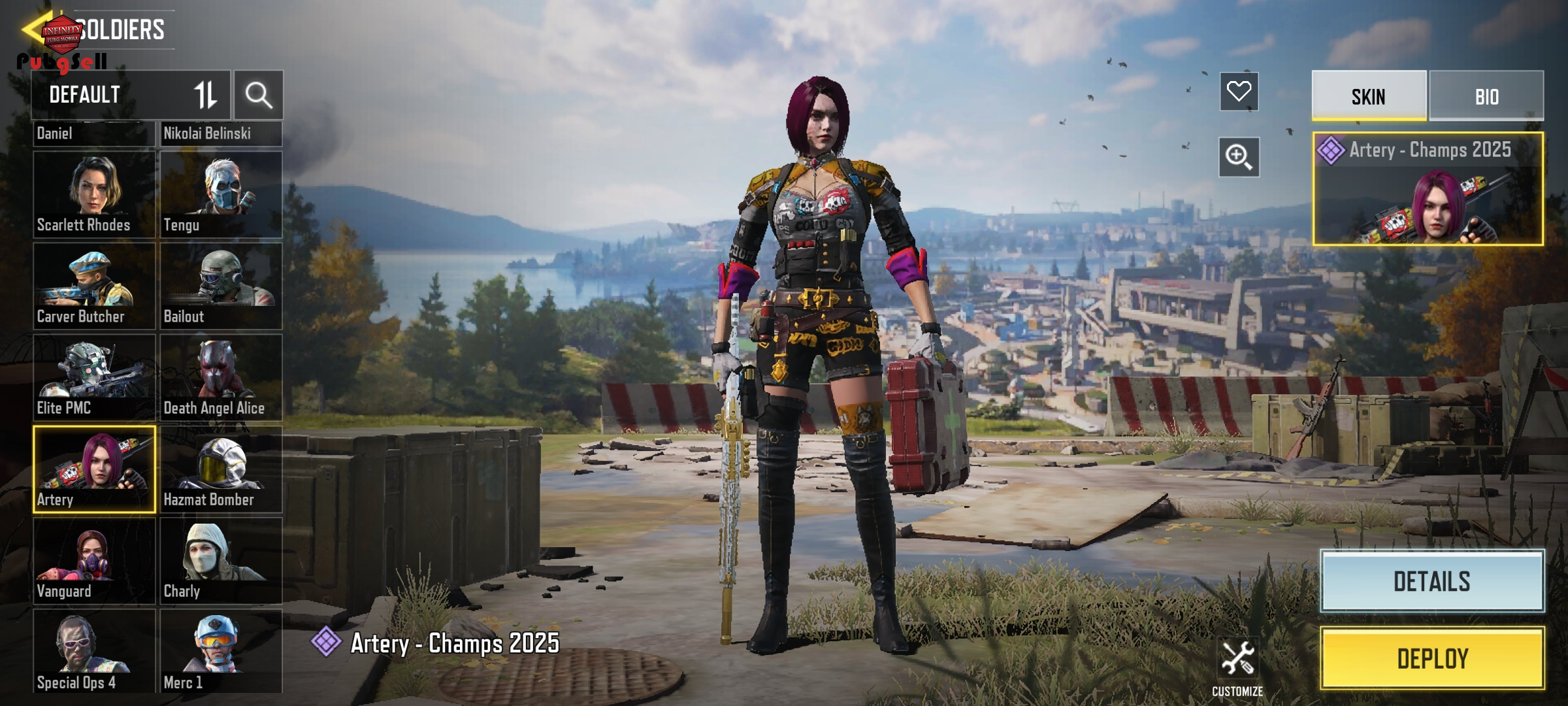Deploy the Artery soldier
The height and width of the screenshot is (706, 1568).
coord(1432,658)
